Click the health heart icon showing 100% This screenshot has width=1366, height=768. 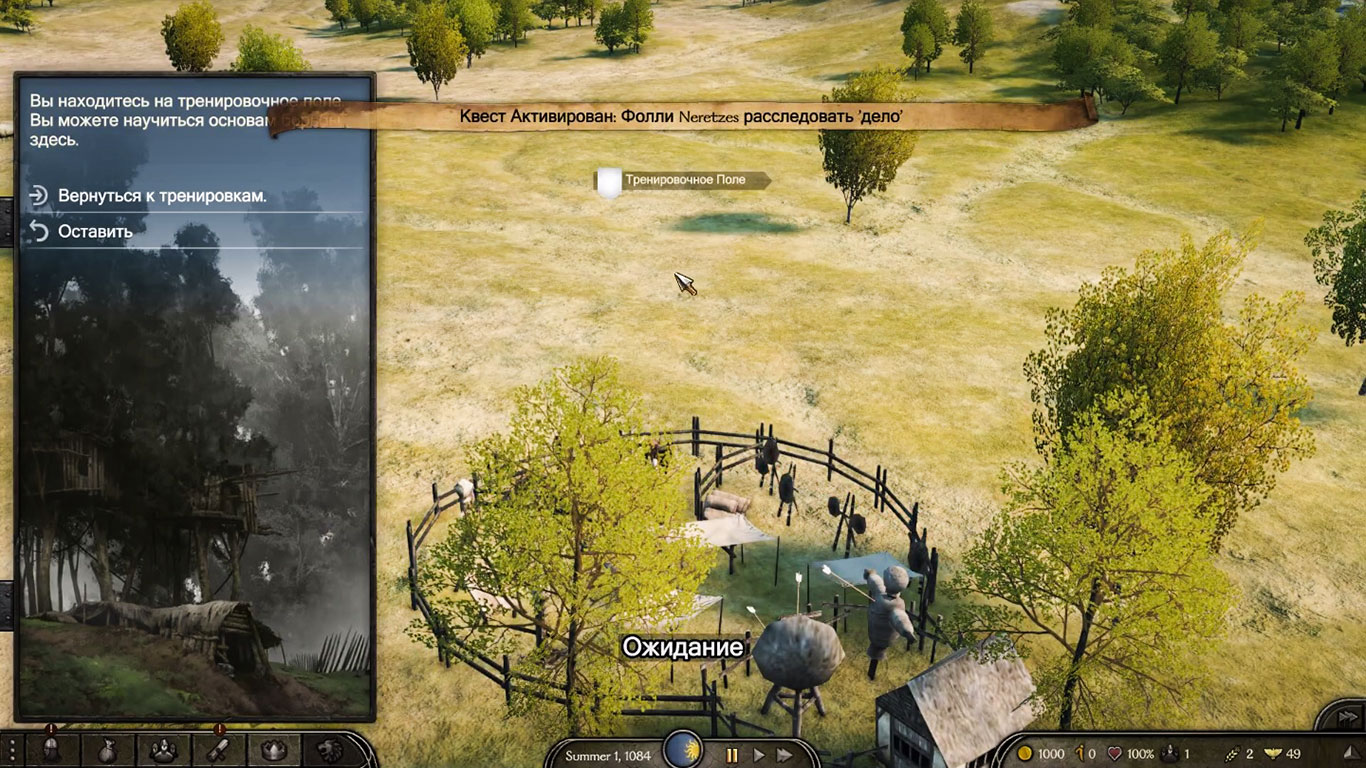click(1115, 752)
